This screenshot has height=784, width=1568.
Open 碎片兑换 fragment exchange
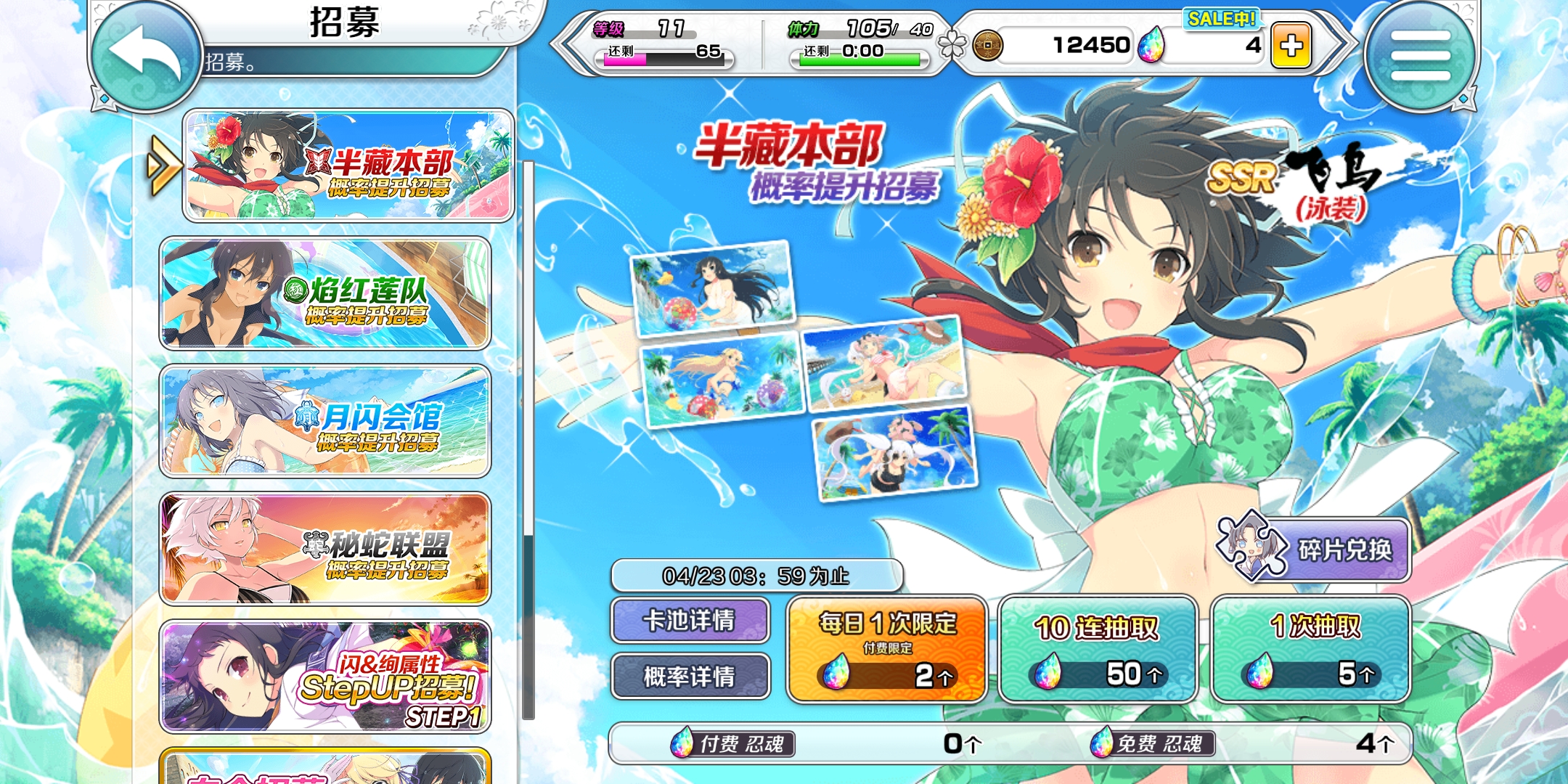click(x=1314, y=550)
